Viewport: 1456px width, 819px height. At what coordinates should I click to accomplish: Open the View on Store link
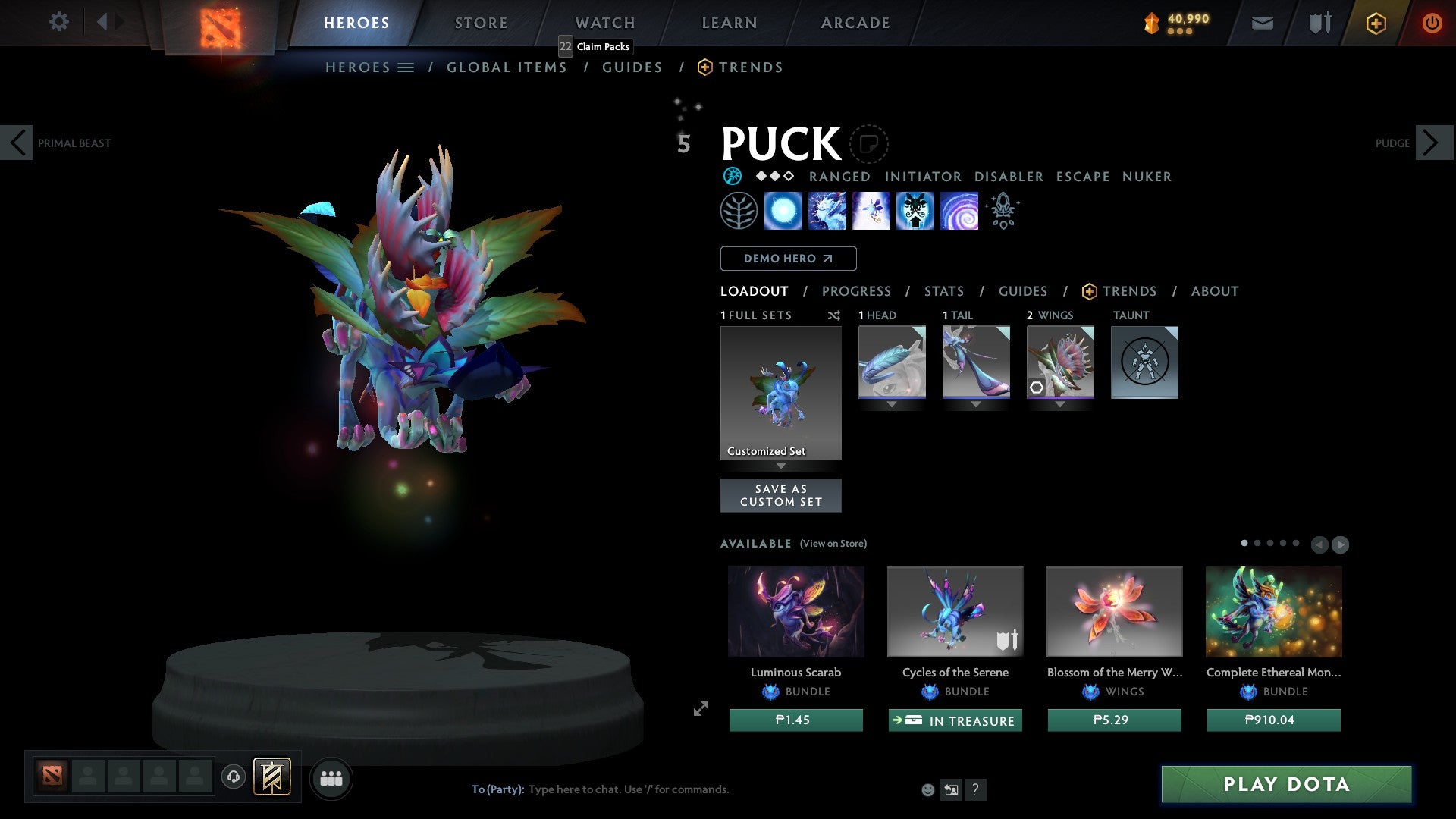tap(833, 544)
